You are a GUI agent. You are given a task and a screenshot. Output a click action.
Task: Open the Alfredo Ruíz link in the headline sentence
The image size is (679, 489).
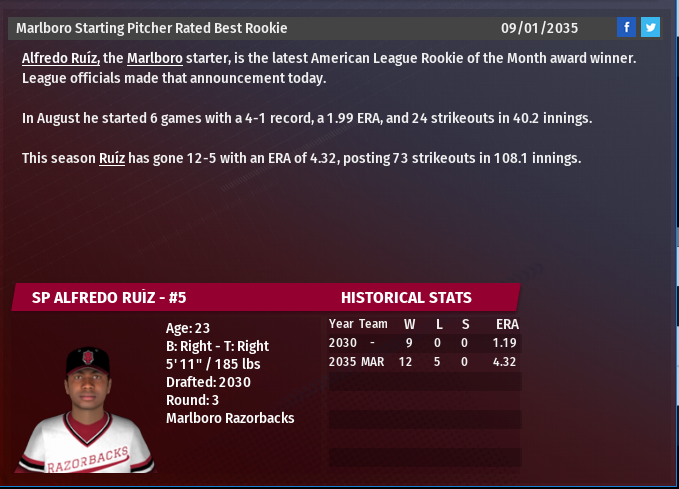(x=60, y=59)
